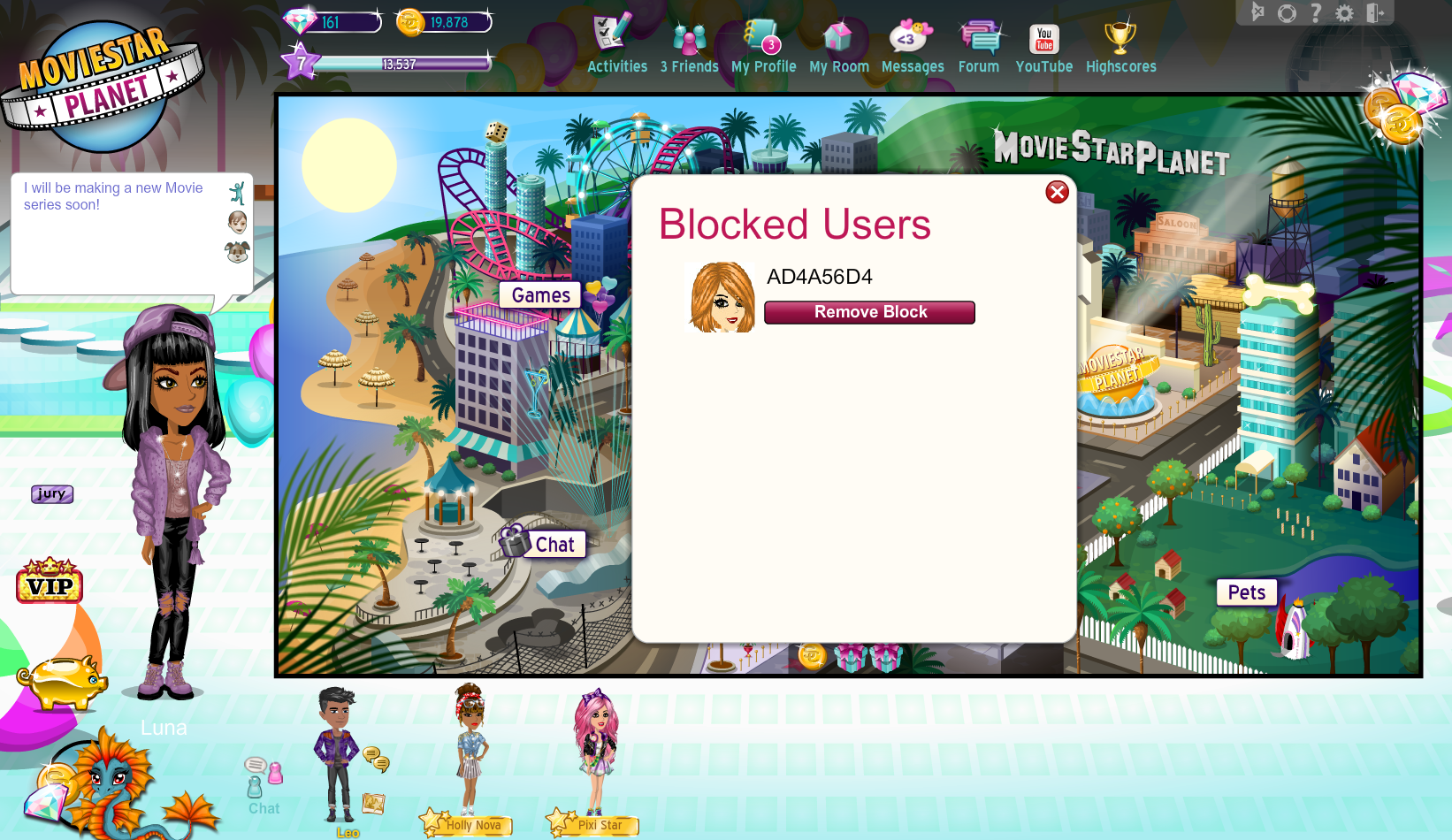
Task: Open the Forum
Action: pyautogui.click(x=979, y=46)
